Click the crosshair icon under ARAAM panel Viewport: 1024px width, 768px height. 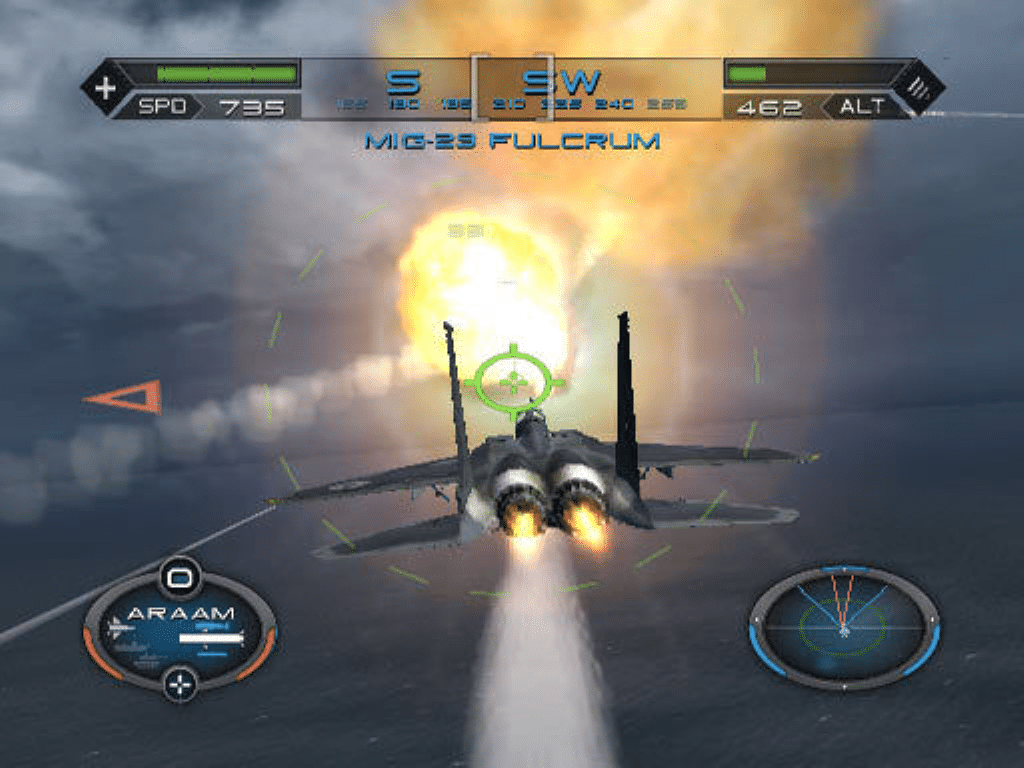point(180,685)
